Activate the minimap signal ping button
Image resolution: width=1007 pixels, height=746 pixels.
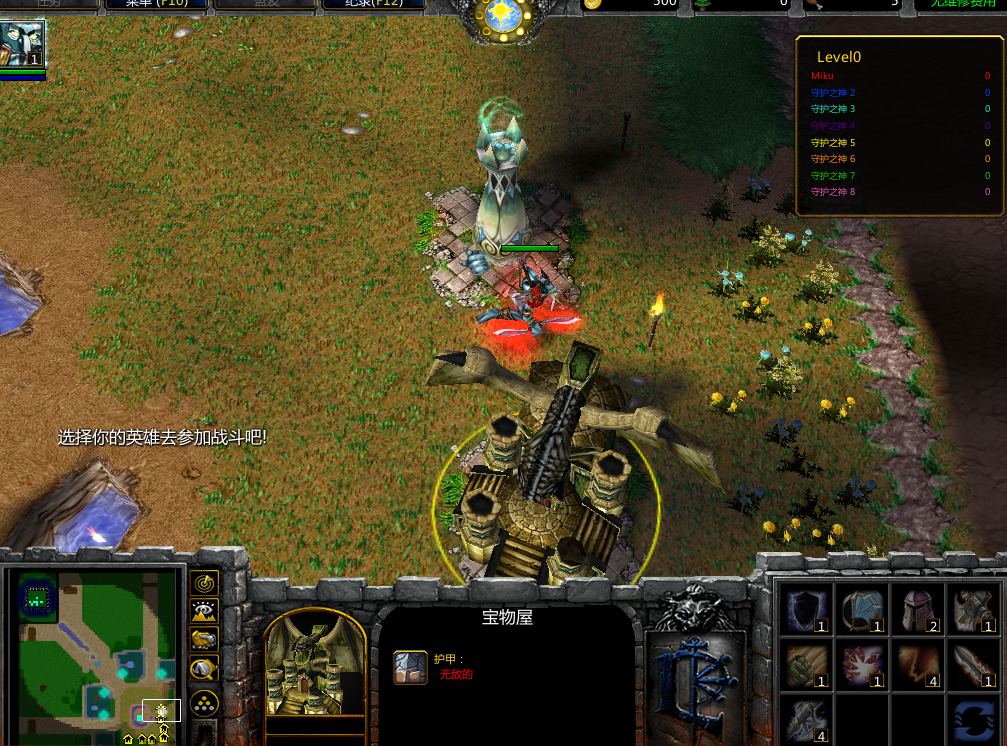[204, 582]
